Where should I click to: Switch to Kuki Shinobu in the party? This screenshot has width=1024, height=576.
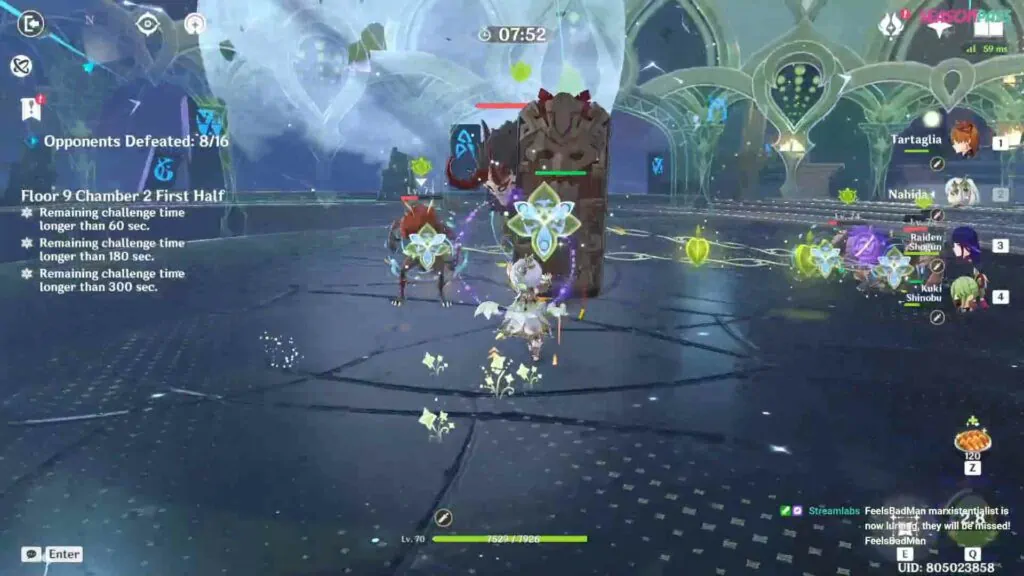pyautogui.click(x=964, y=295)
